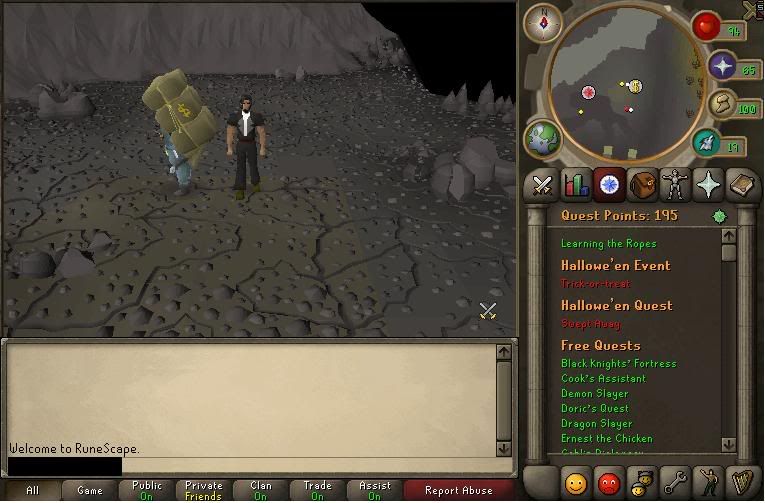Viewport: 765px width, 503px height.
Task: Click the Report Abuse button
Action: [x=458, y=490]
